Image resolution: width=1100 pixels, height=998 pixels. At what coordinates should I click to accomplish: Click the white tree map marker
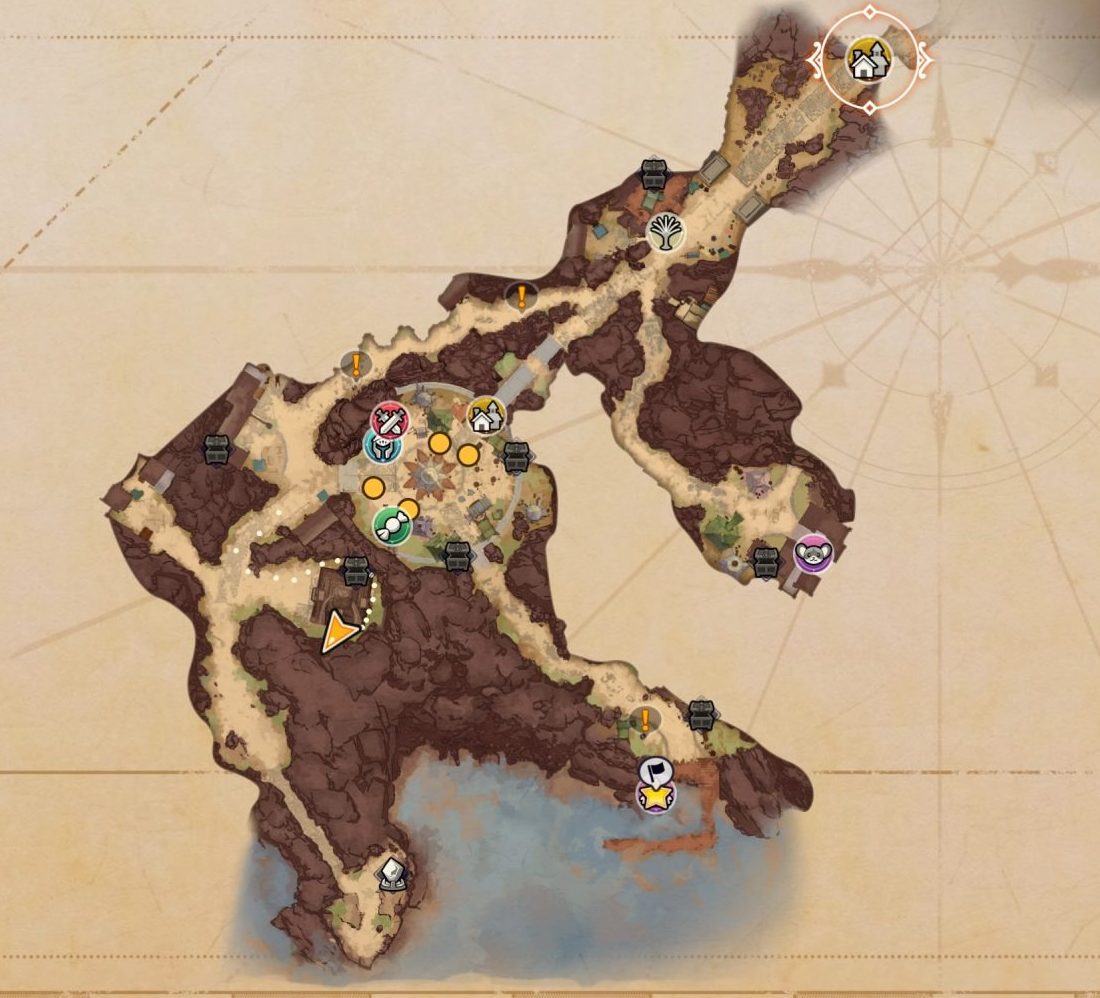click(665, 233)
